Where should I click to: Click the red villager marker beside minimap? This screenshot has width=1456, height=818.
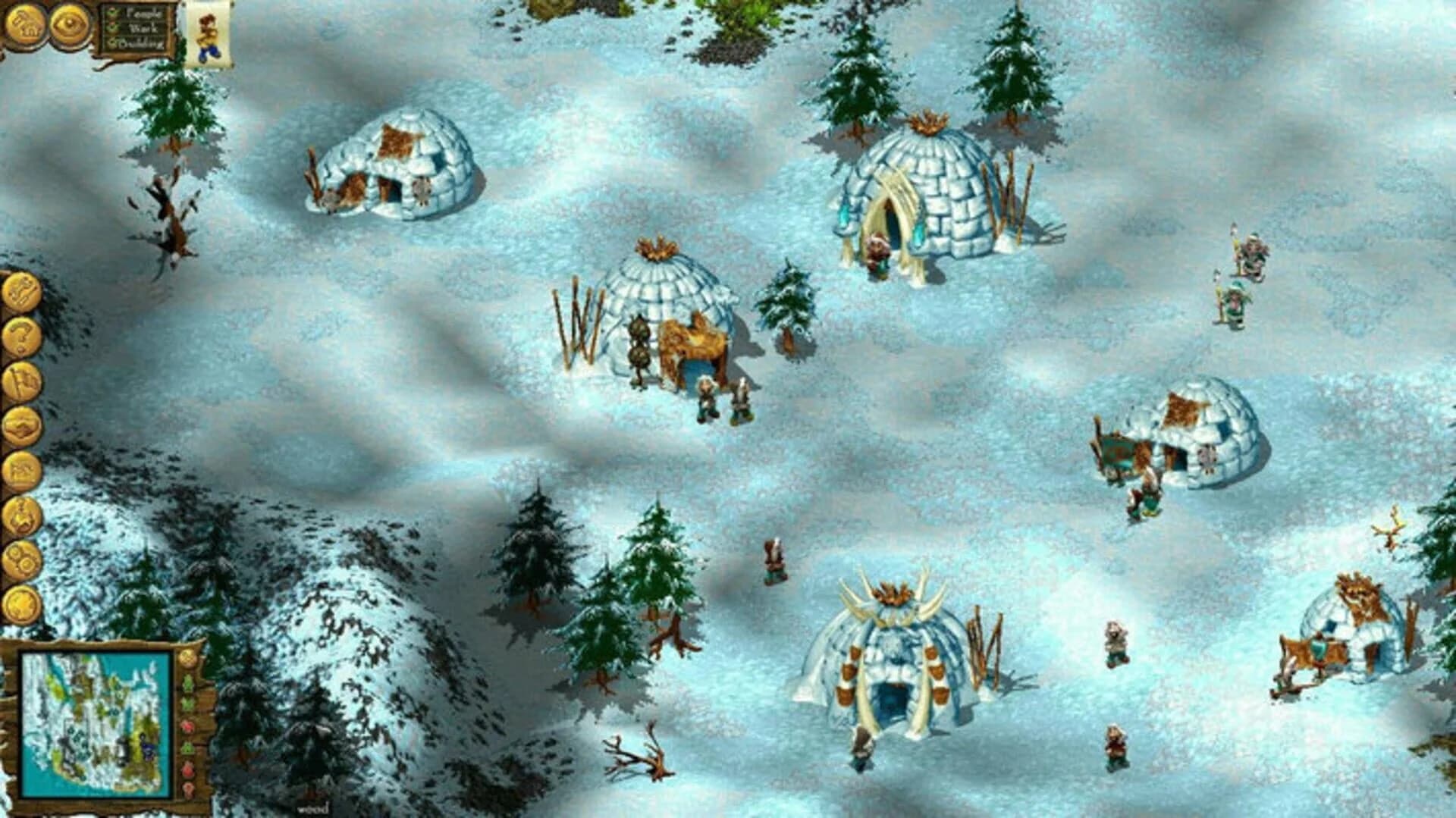click(x=187, y=726)
